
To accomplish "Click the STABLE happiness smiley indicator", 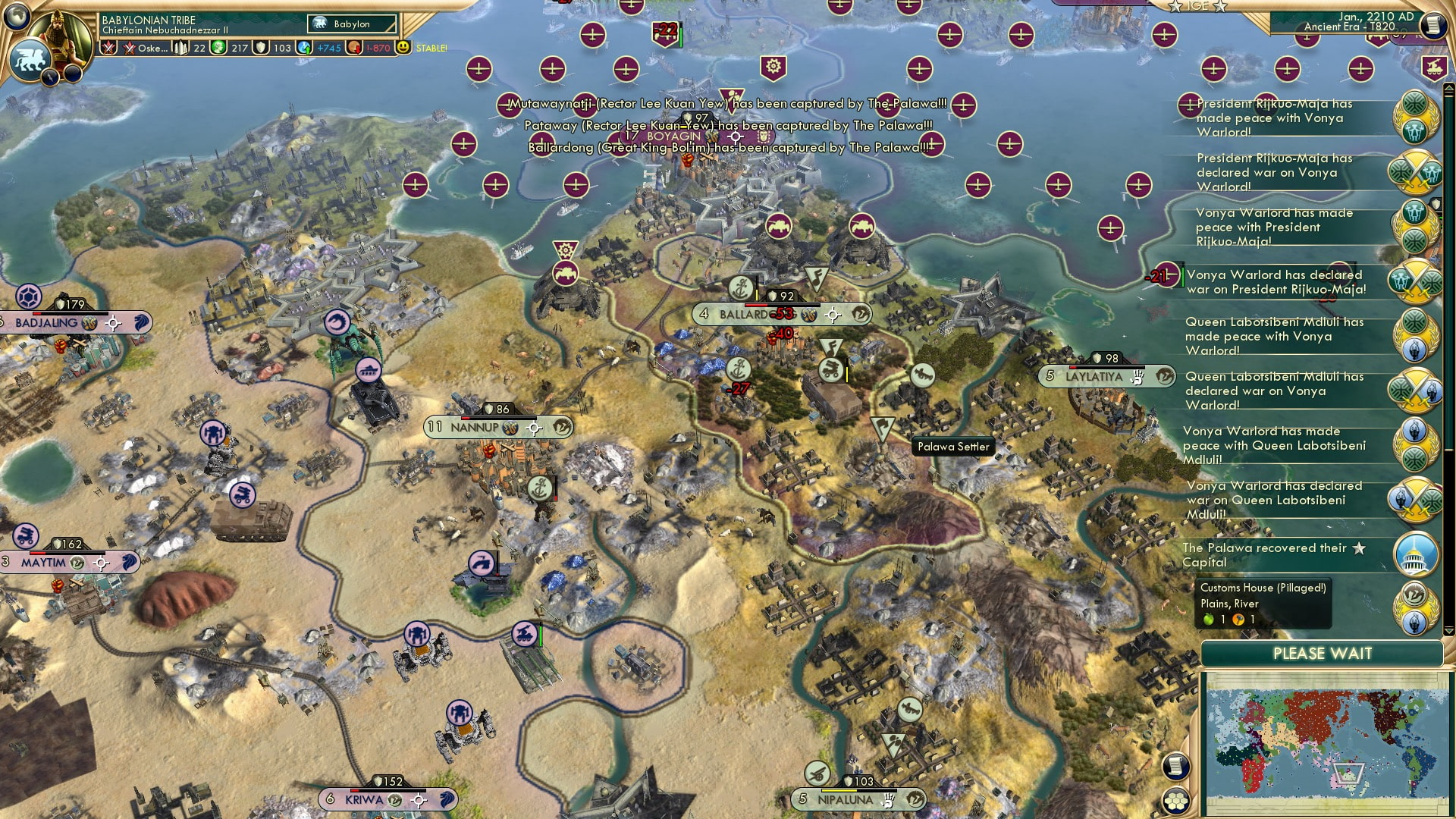I will click(x=403, y=48).
